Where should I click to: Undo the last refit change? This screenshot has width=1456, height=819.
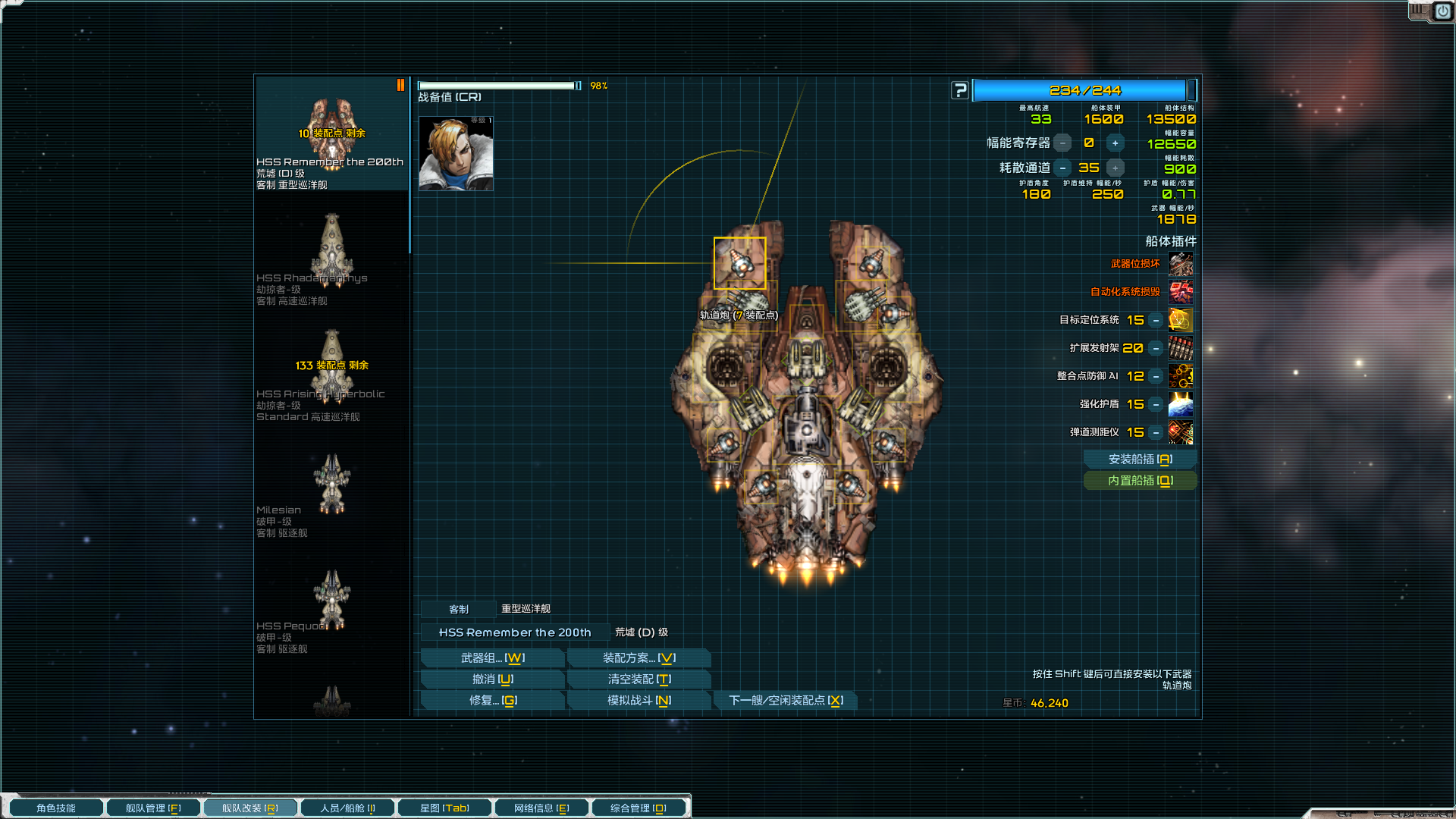(492, 679)
